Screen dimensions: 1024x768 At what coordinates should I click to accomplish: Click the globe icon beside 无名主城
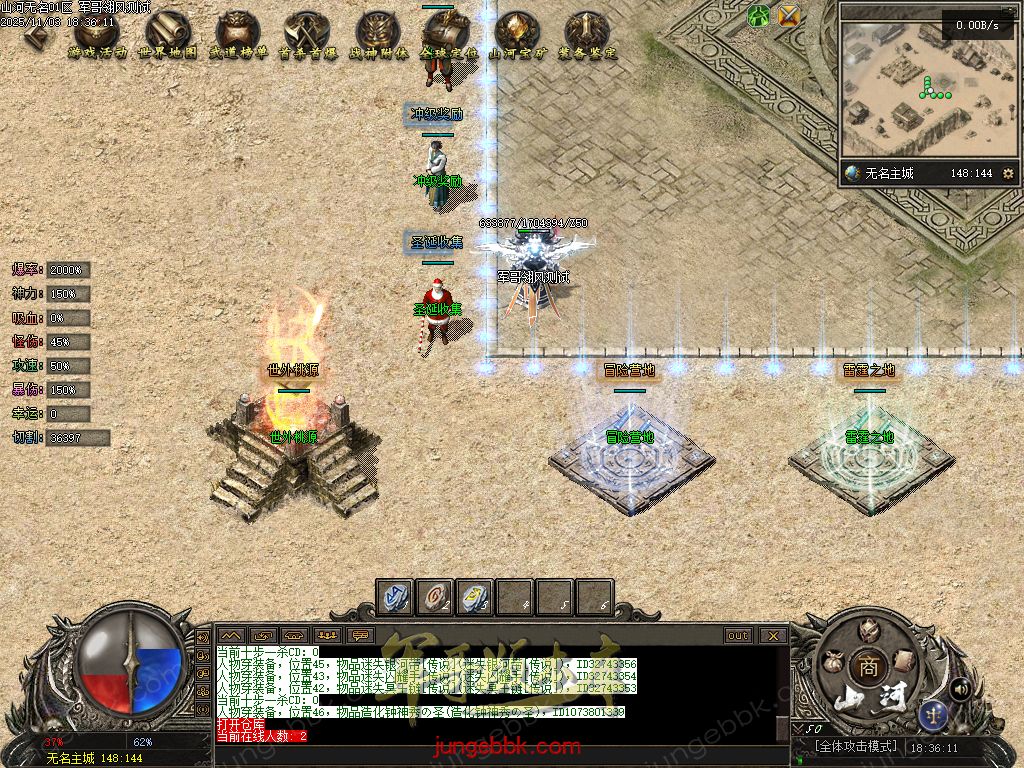pyautogui.click(x=852, y=173)
